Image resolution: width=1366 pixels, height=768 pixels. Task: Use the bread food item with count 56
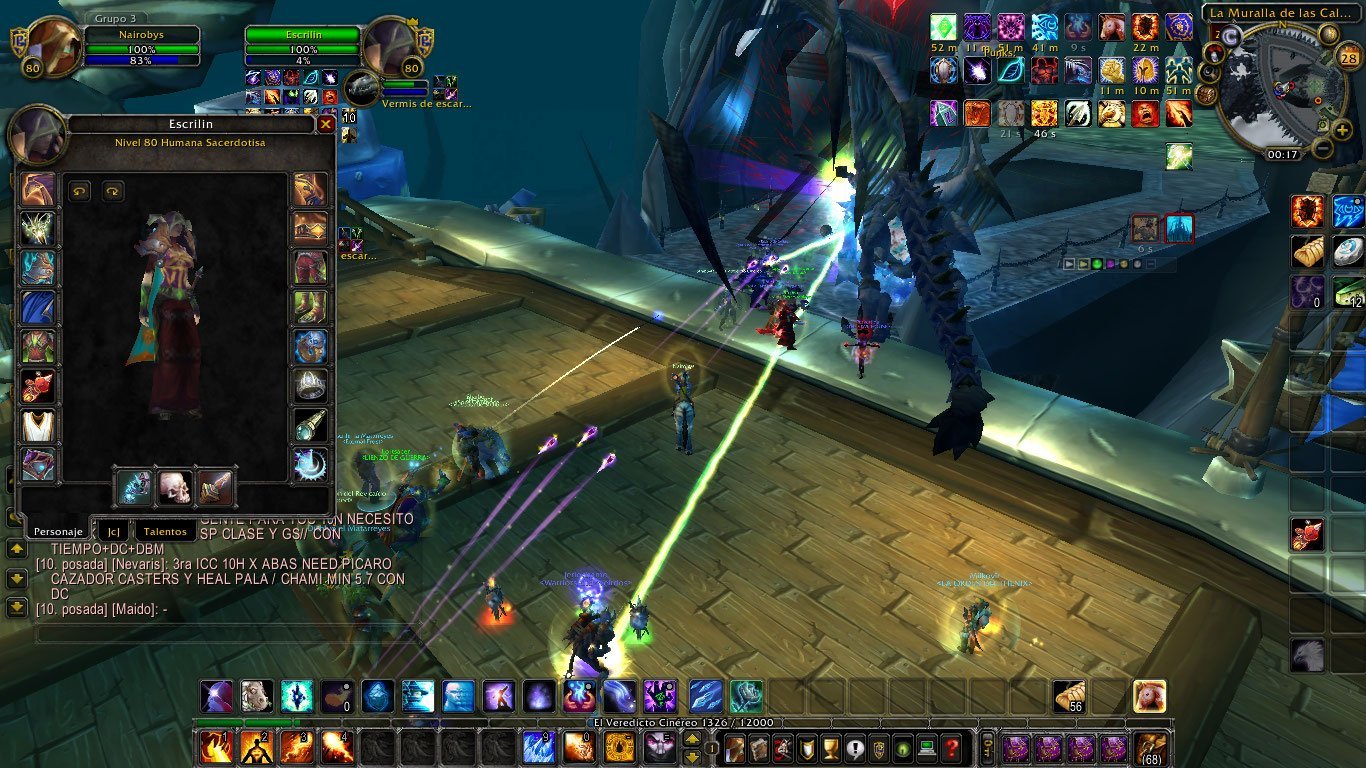point(1070,695)
